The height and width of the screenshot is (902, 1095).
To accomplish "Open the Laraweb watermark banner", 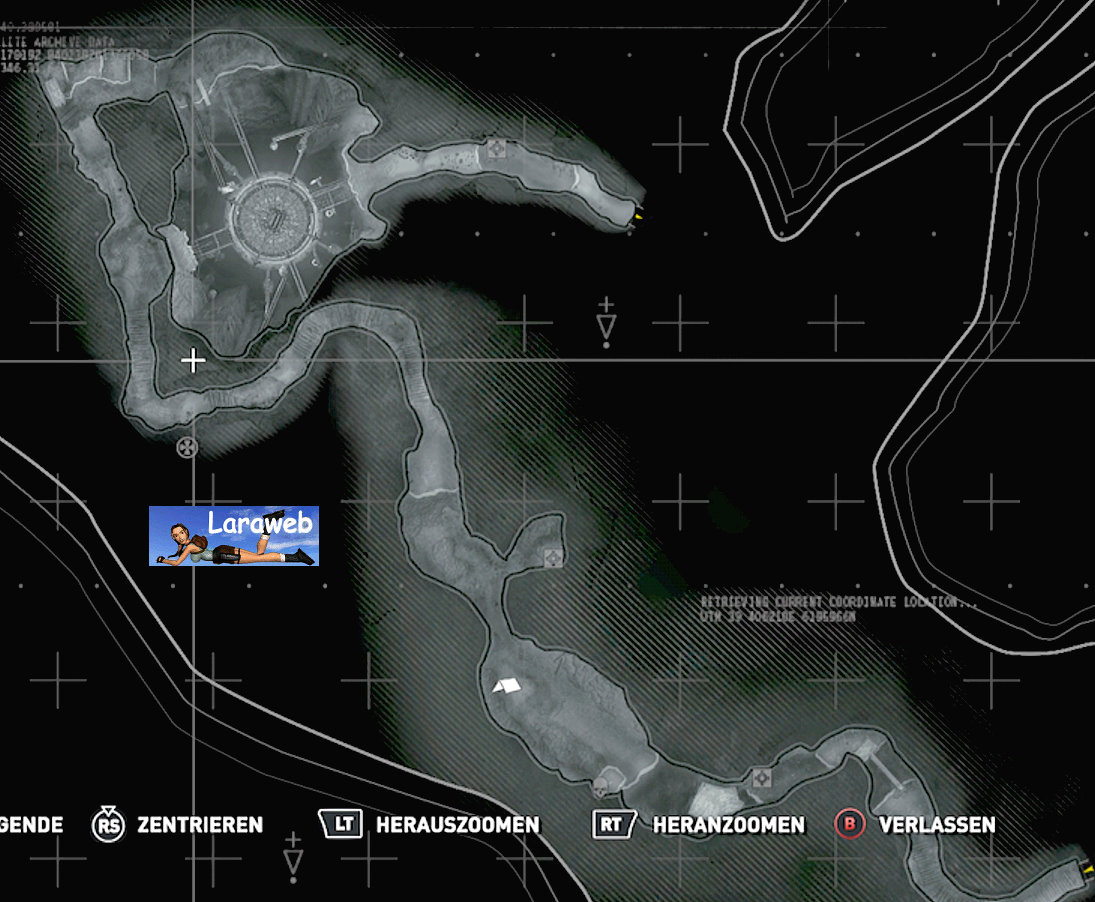I will 234,536.
